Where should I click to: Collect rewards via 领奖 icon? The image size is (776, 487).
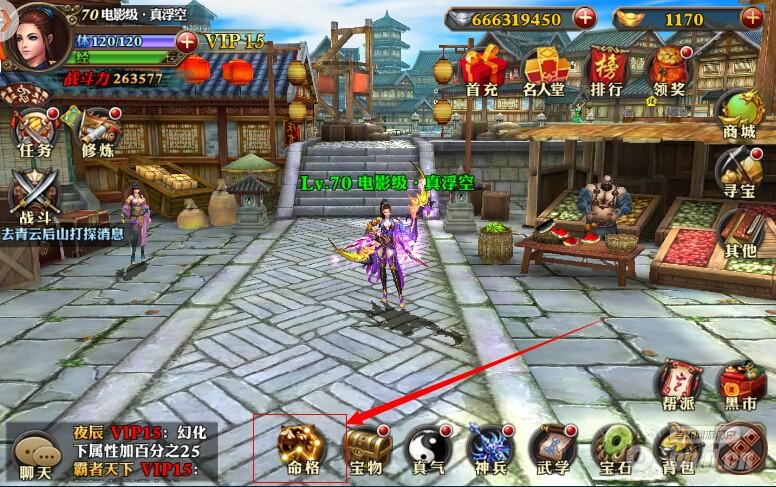[x=667, y=70]
